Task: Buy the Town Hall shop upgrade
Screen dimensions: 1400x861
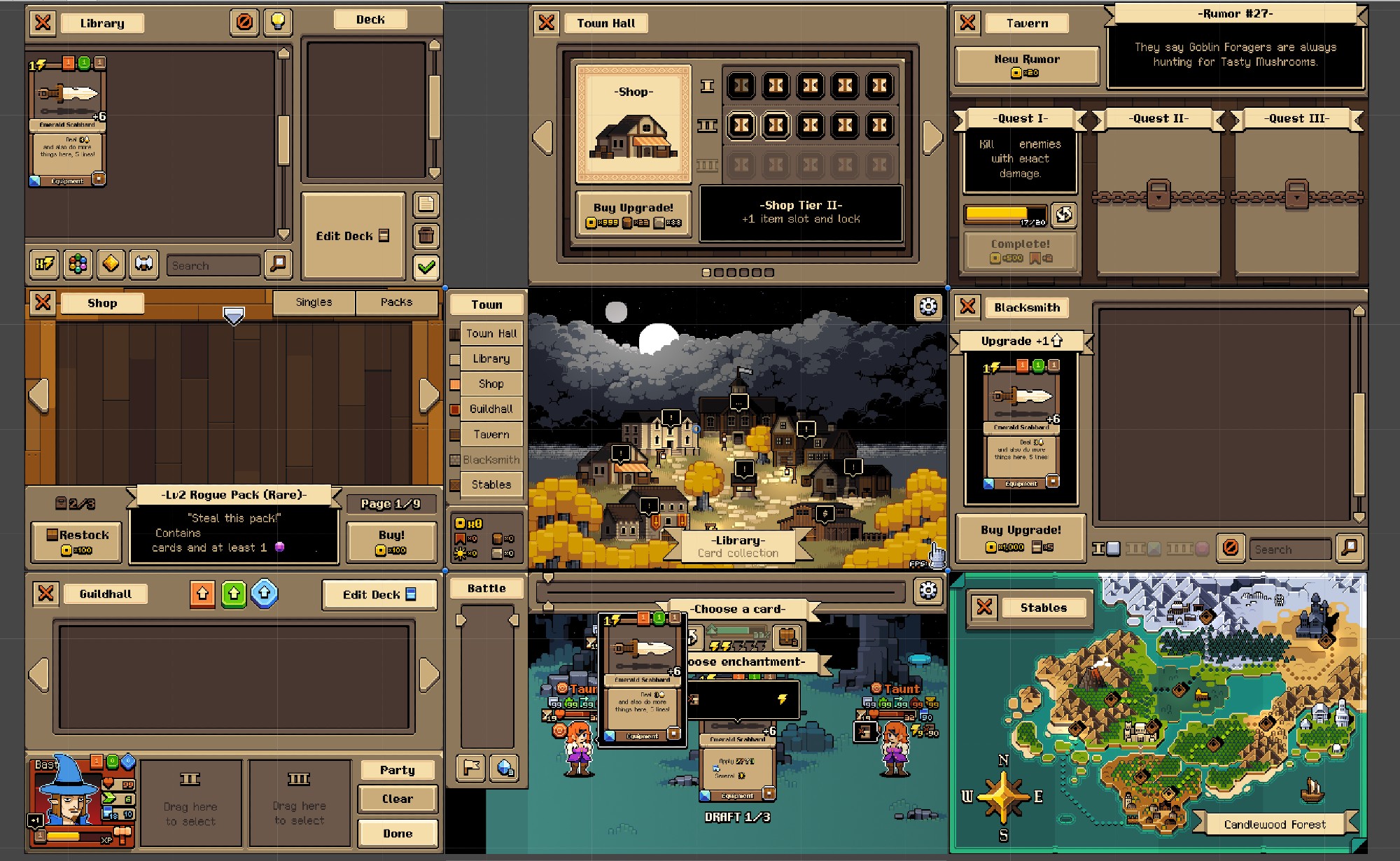Action: (x=633, y=213)
